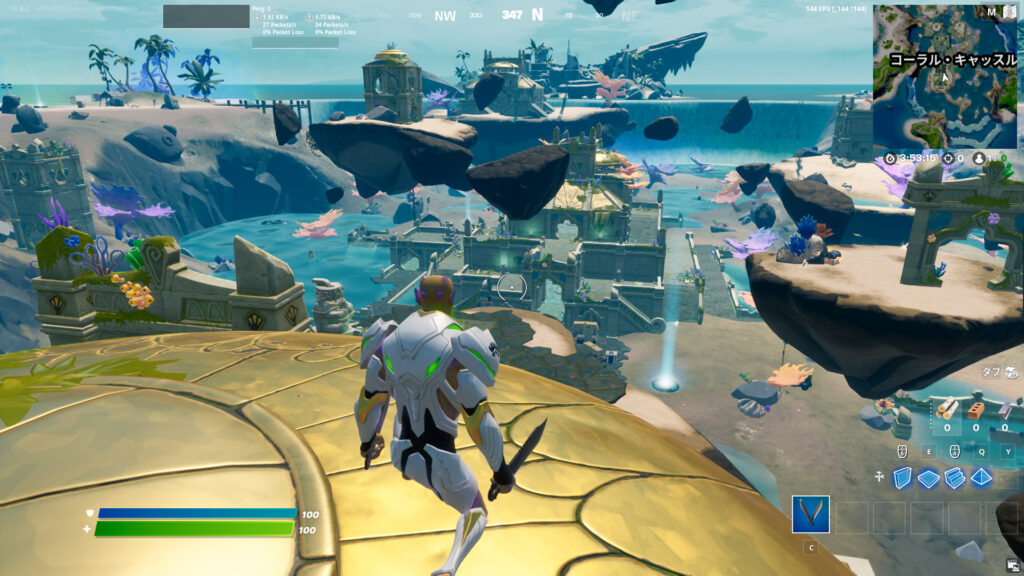Choose the floor building piece

tap(929, 478)
